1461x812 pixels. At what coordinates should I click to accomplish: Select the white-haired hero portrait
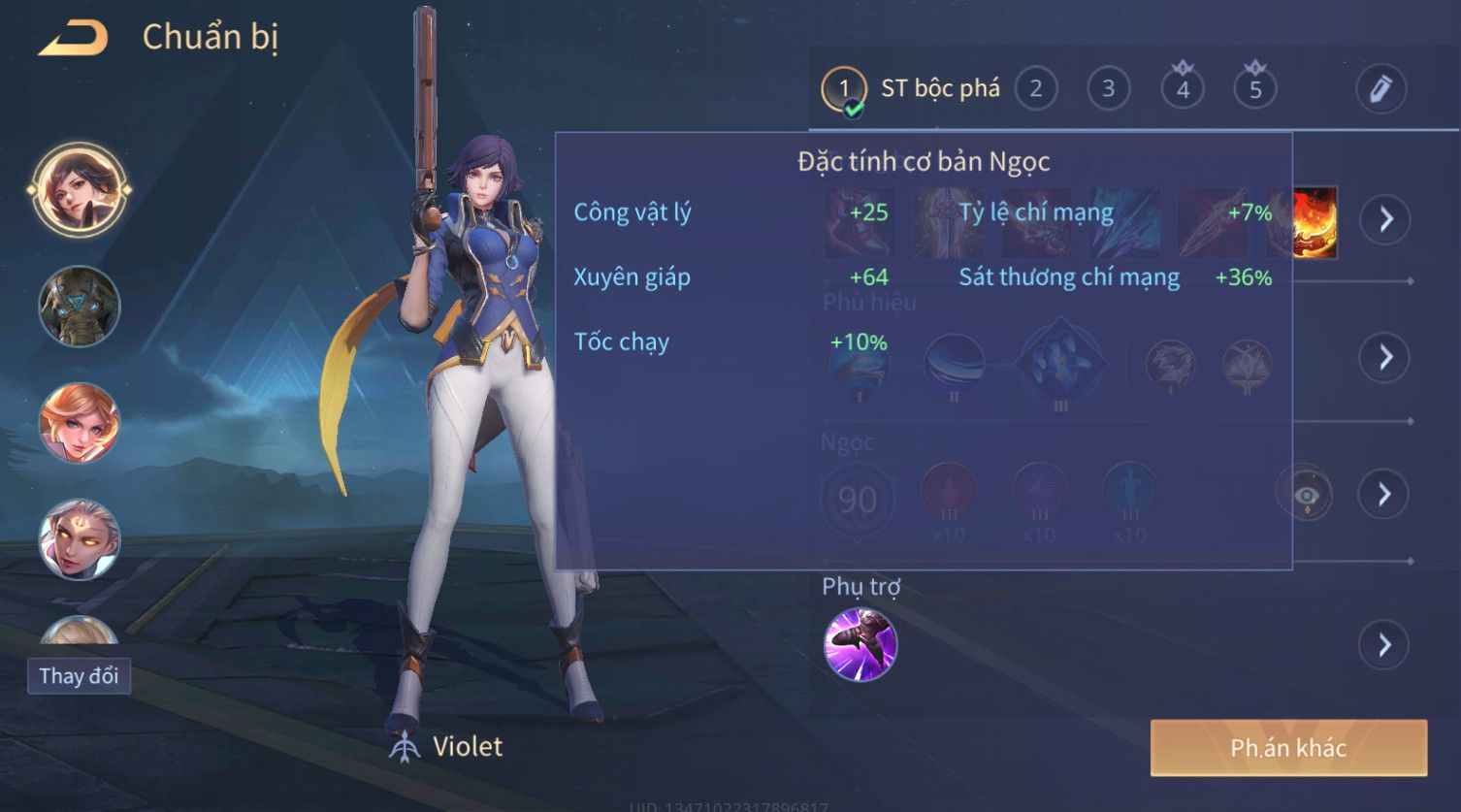tap(79, 538)
